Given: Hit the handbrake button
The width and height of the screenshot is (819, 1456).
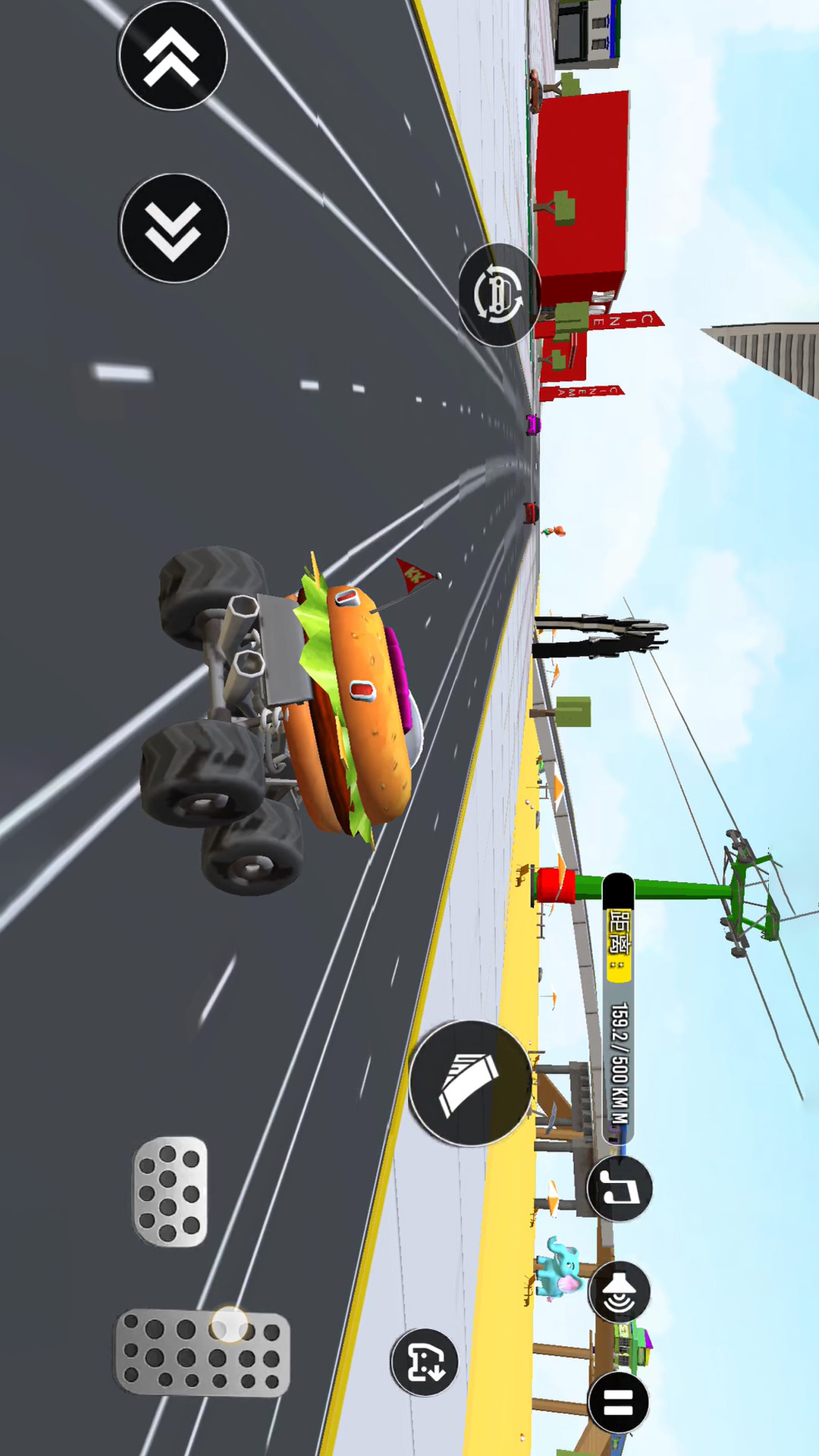Looking at the screenshot, I should pyautogui.click(x=470, y=1083).
